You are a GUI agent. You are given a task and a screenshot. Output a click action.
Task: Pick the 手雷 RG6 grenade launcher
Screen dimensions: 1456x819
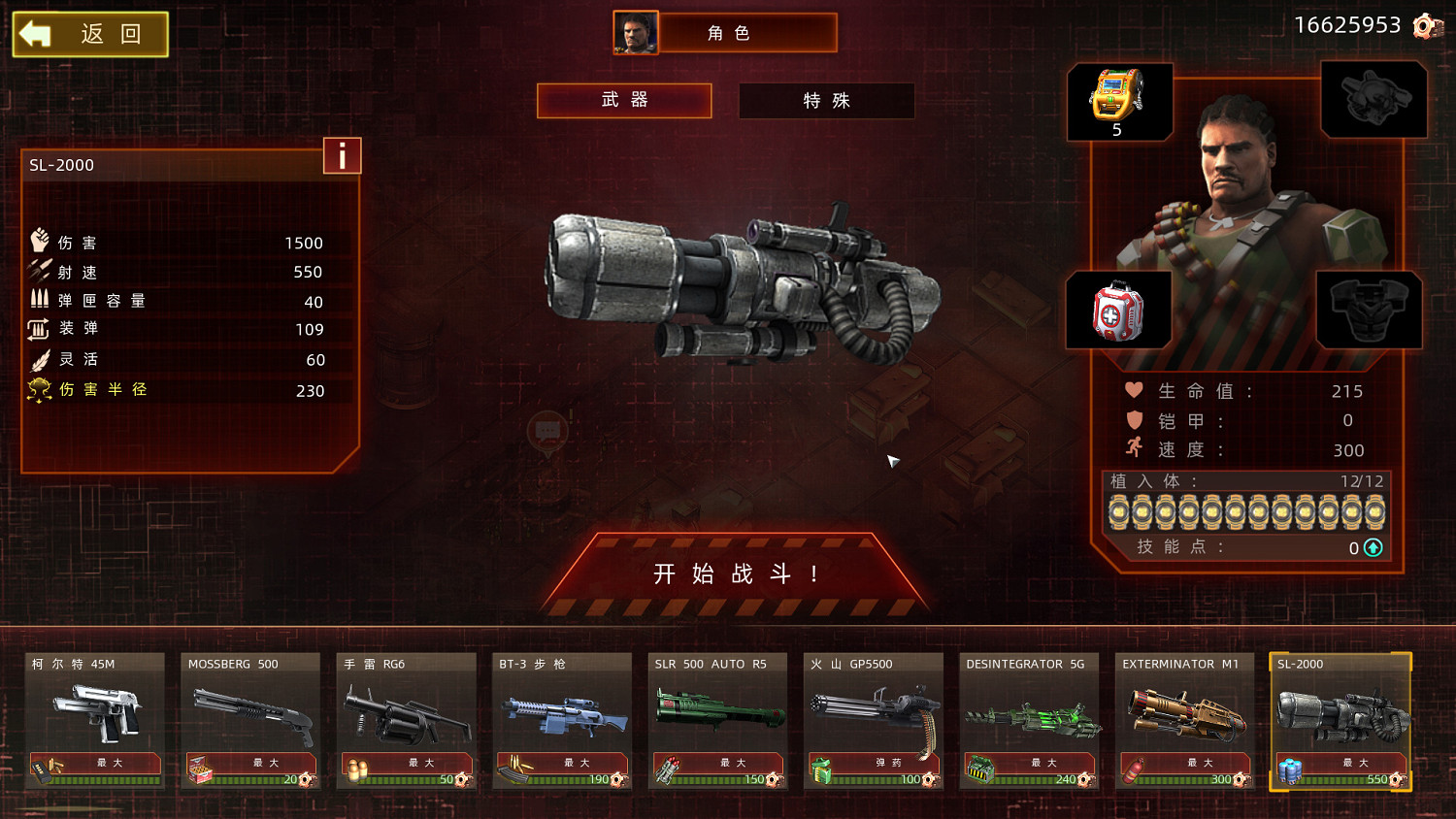[406, 719]
